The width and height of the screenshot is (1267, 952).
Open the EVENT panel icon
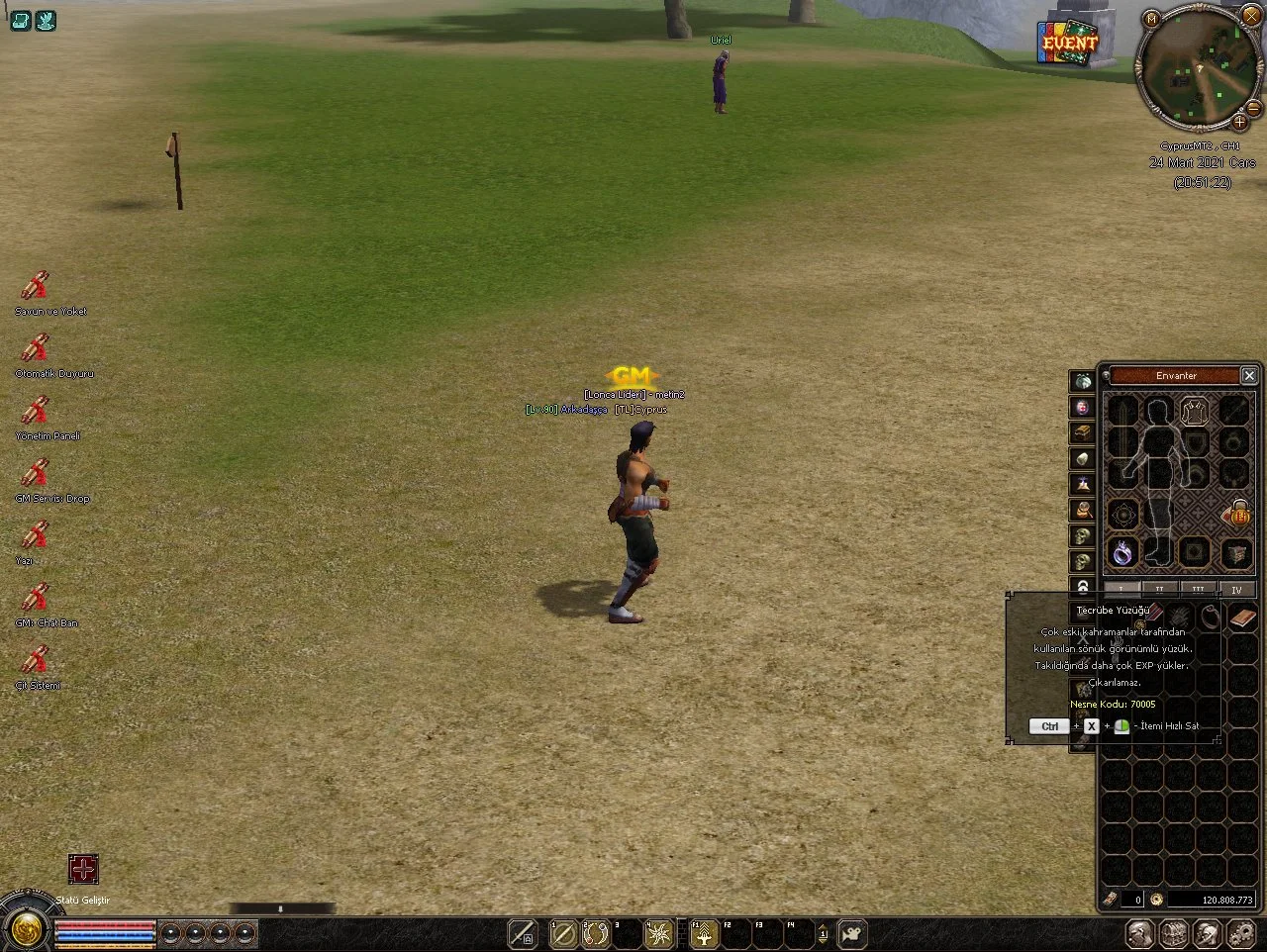(x=1069, y=43)
